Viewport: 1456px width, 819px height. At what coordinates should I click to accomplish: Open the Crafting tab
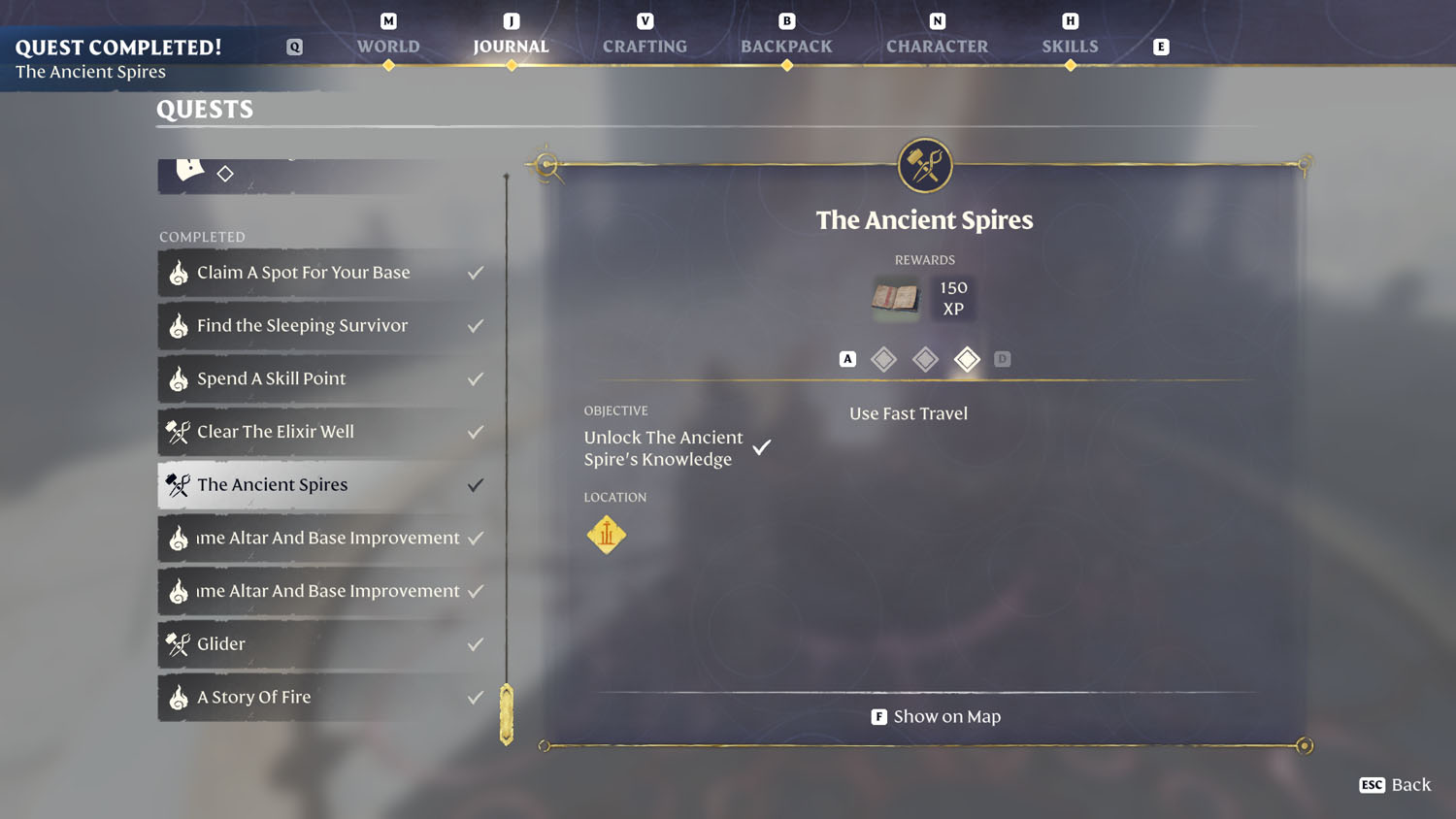(x=645, y=46)
